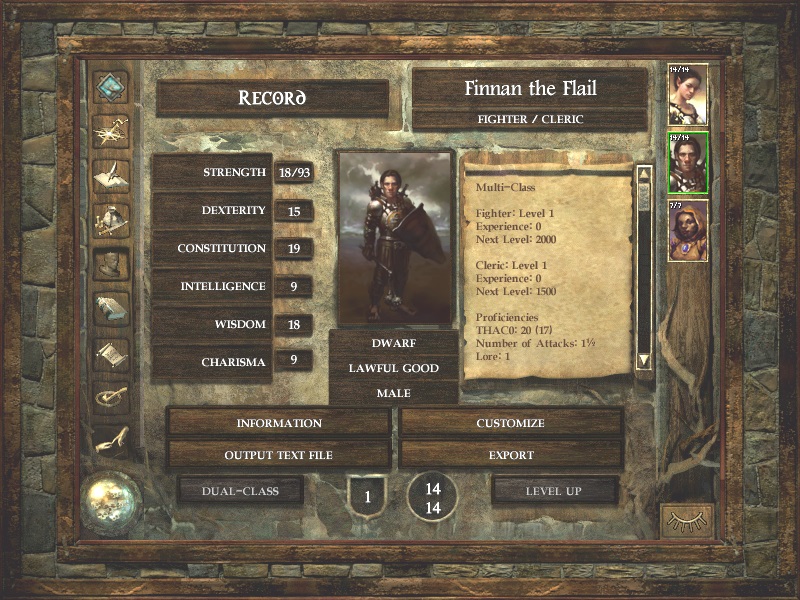Open the area map icon
The height and width of the screenshot is (600, 800).
click(x=111, y=132)
